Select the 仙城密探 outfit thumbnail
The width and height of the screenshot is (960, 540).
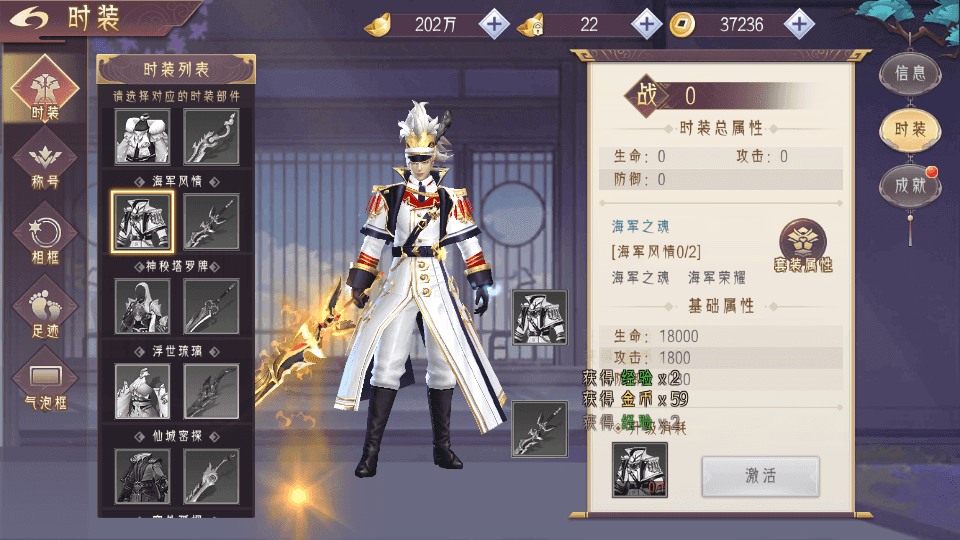[142, 475]
